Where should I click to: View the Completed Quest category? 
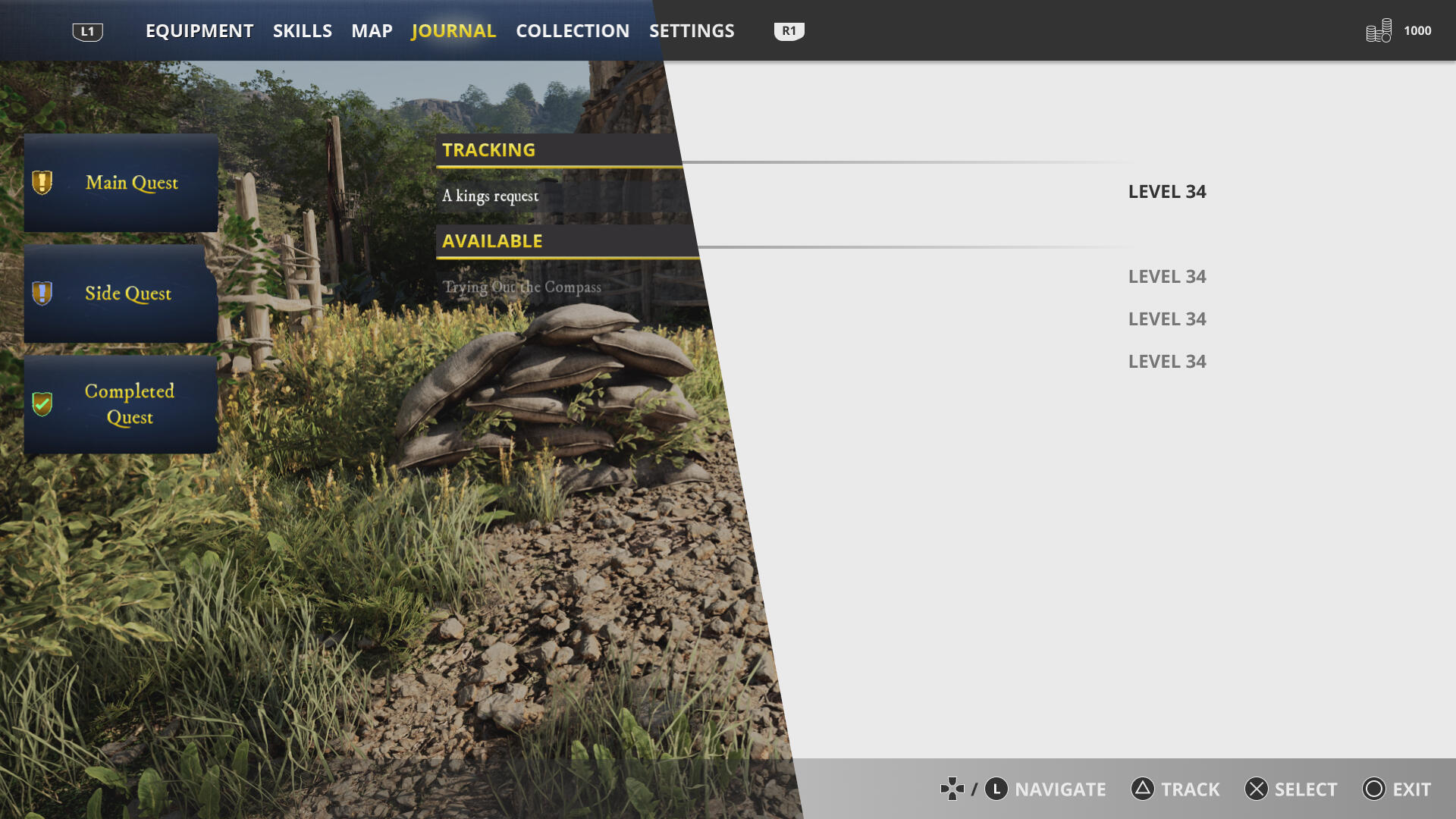pos(121,404)
